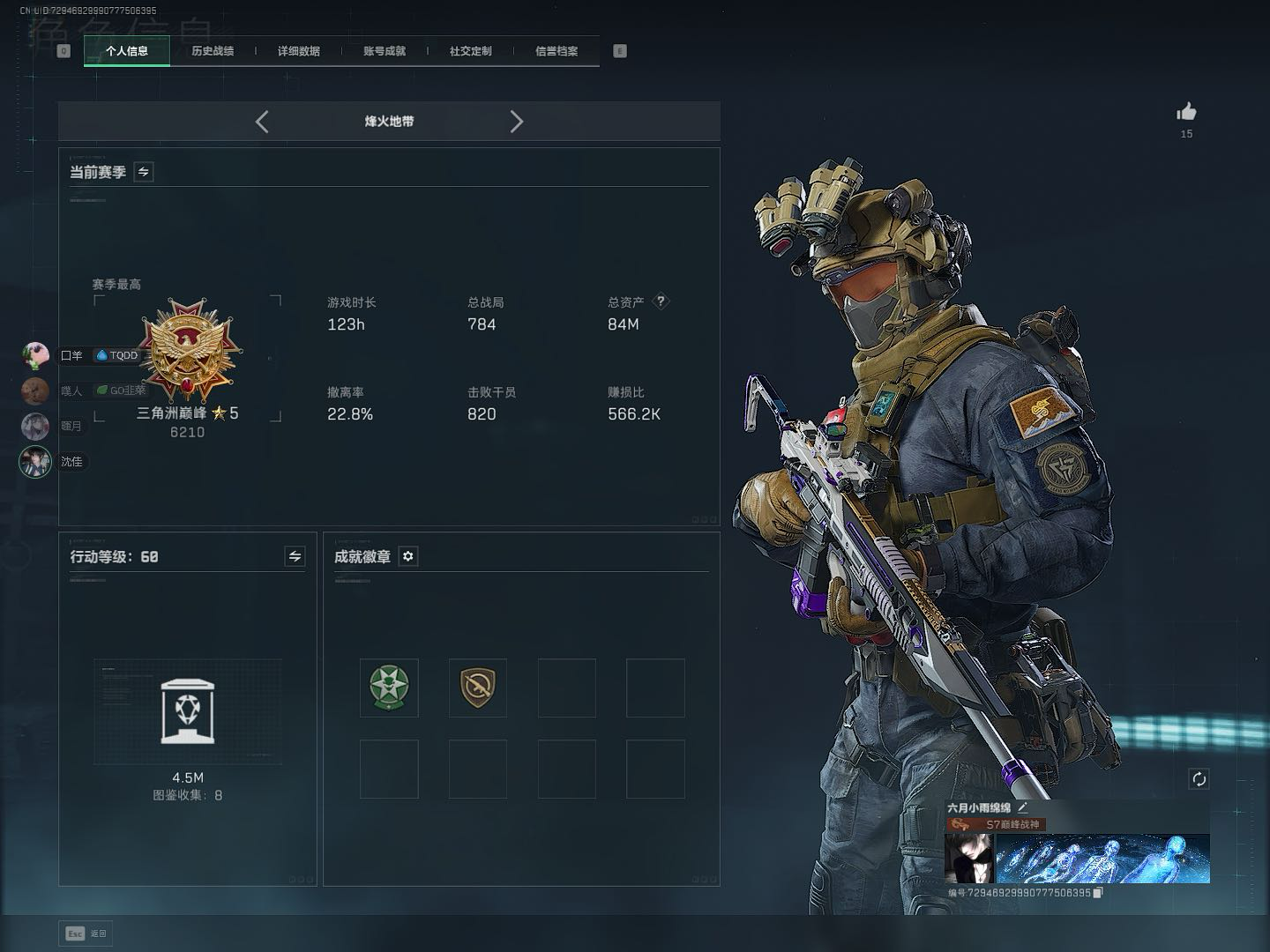
Task: Give a thumbs-up like to this profile
Action: click(1186, 112)
